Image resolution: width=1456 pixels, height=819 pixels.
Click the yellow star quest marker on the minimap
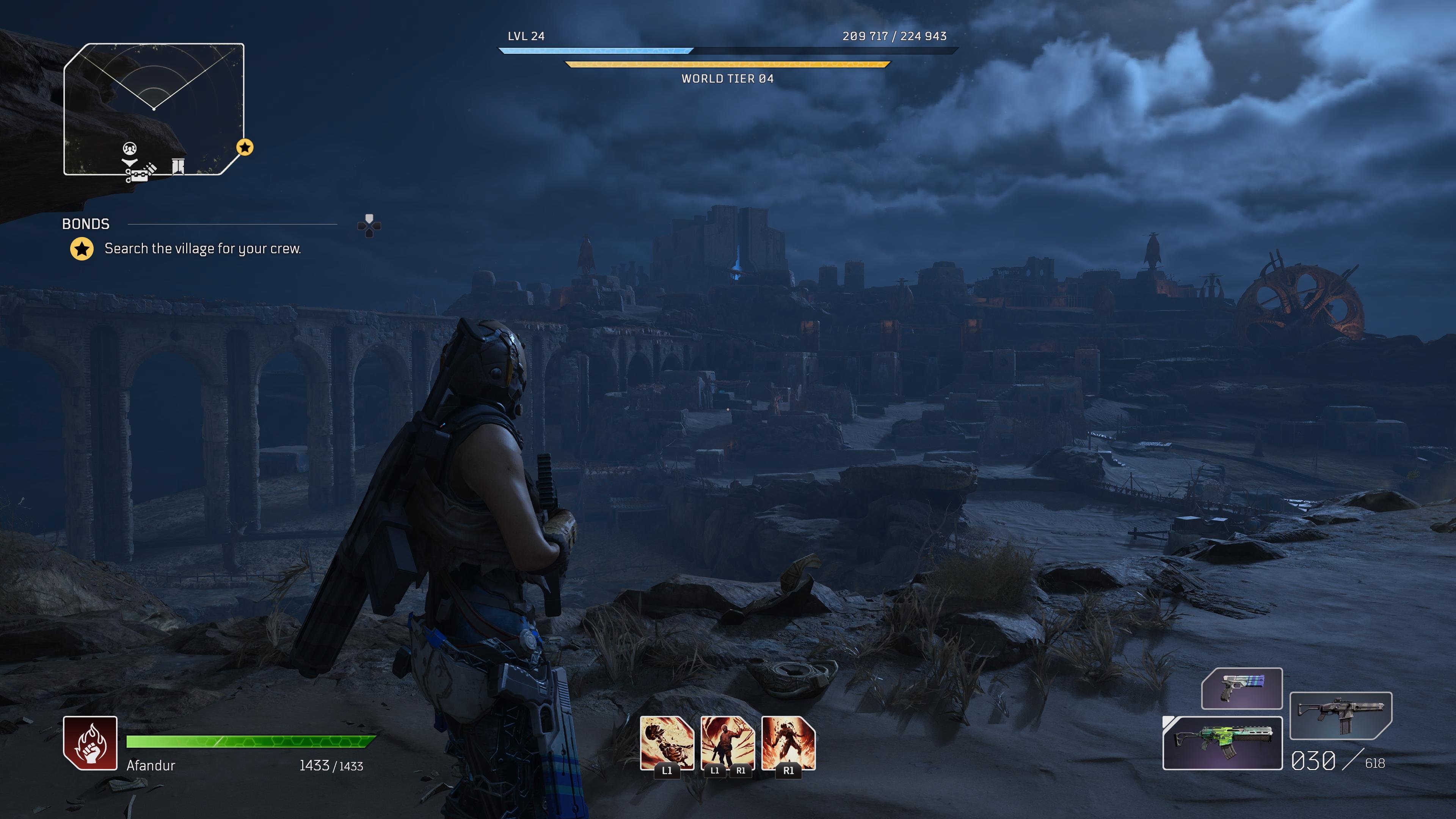point(245,148)
